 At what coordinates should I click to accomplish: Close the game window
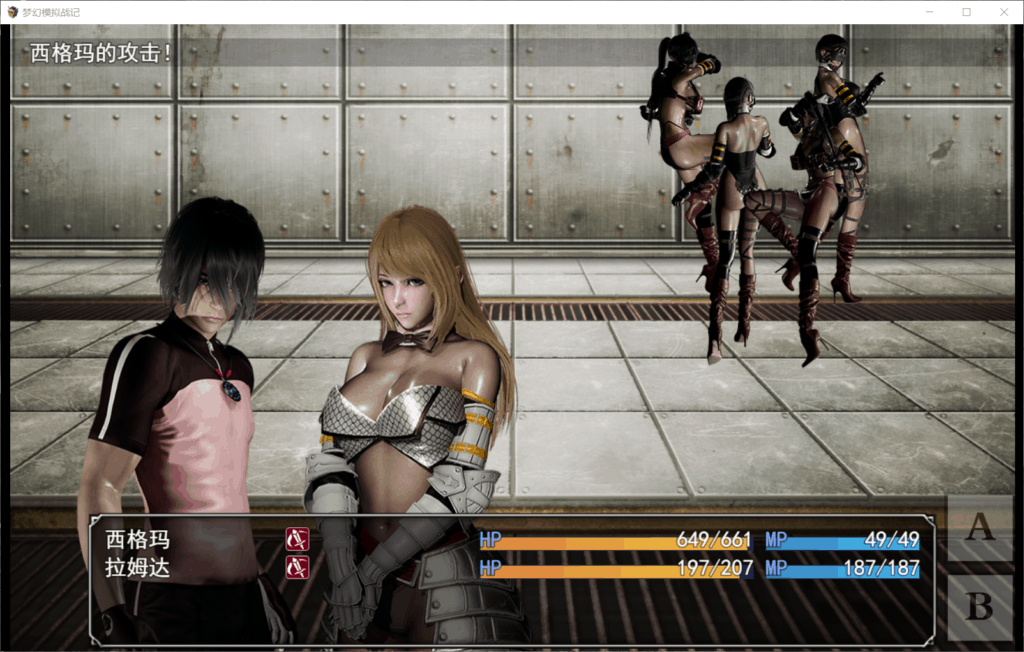coord(1004,12)
